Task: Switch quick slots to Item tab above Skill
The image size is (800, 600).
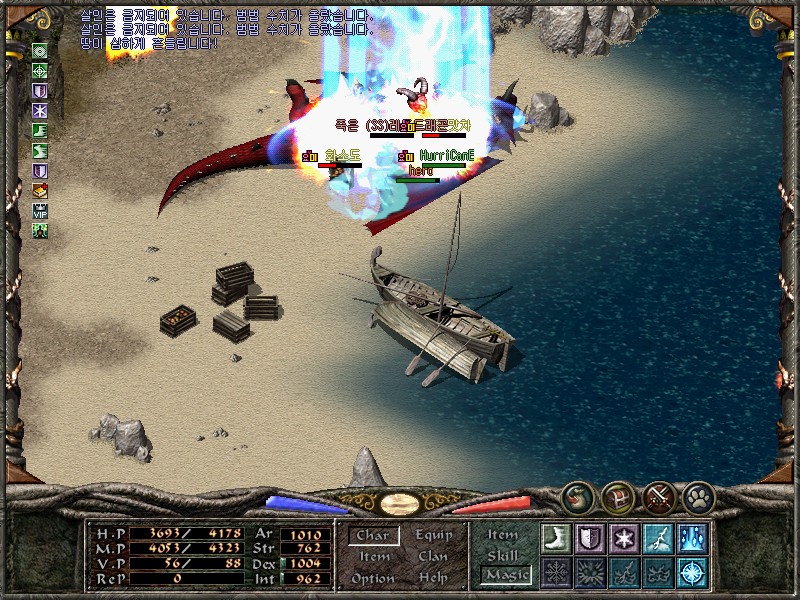Action: (x=503, y=535)
